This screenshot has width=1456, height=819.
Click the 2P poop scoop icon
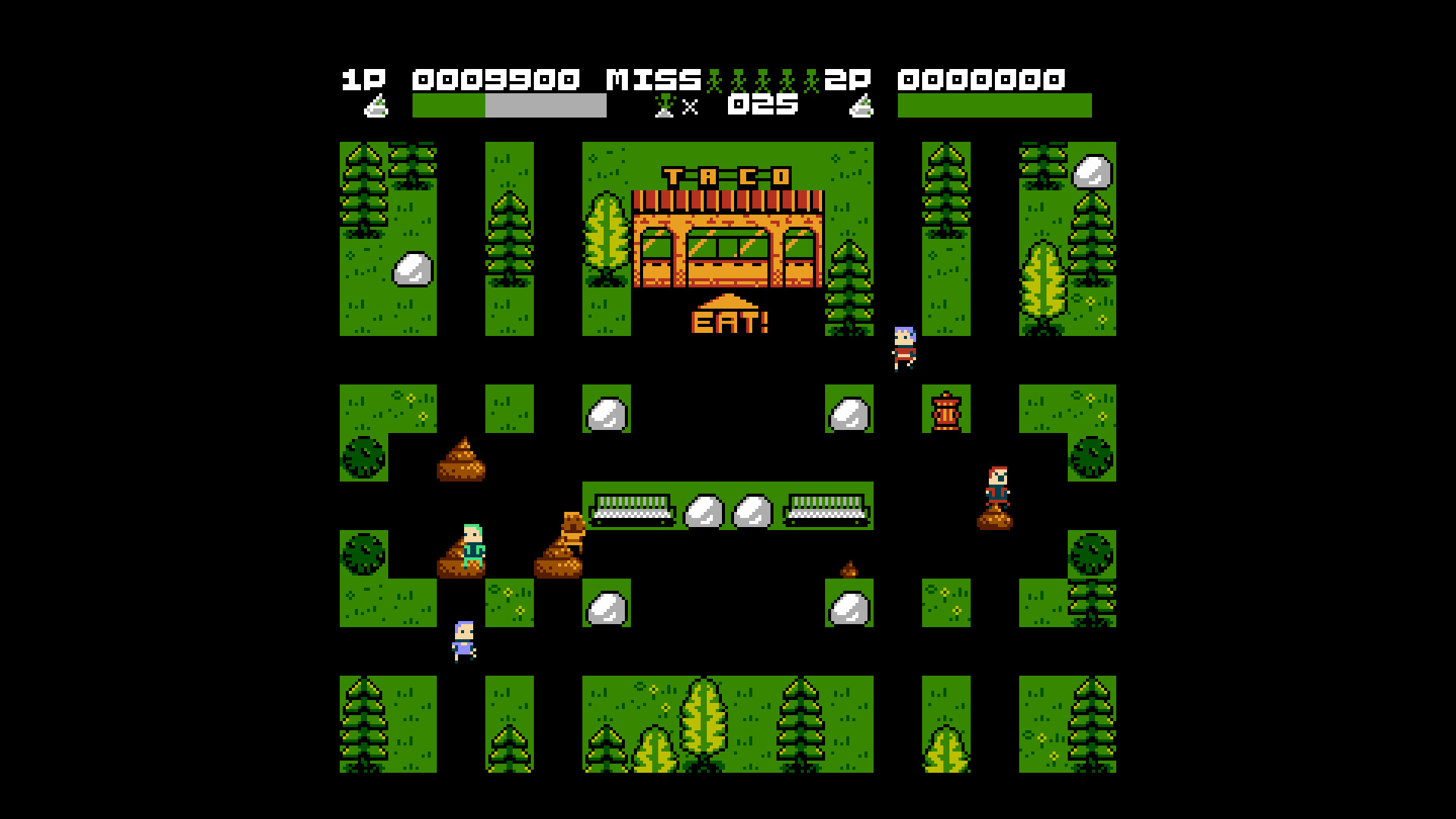[x=861, y=106]
